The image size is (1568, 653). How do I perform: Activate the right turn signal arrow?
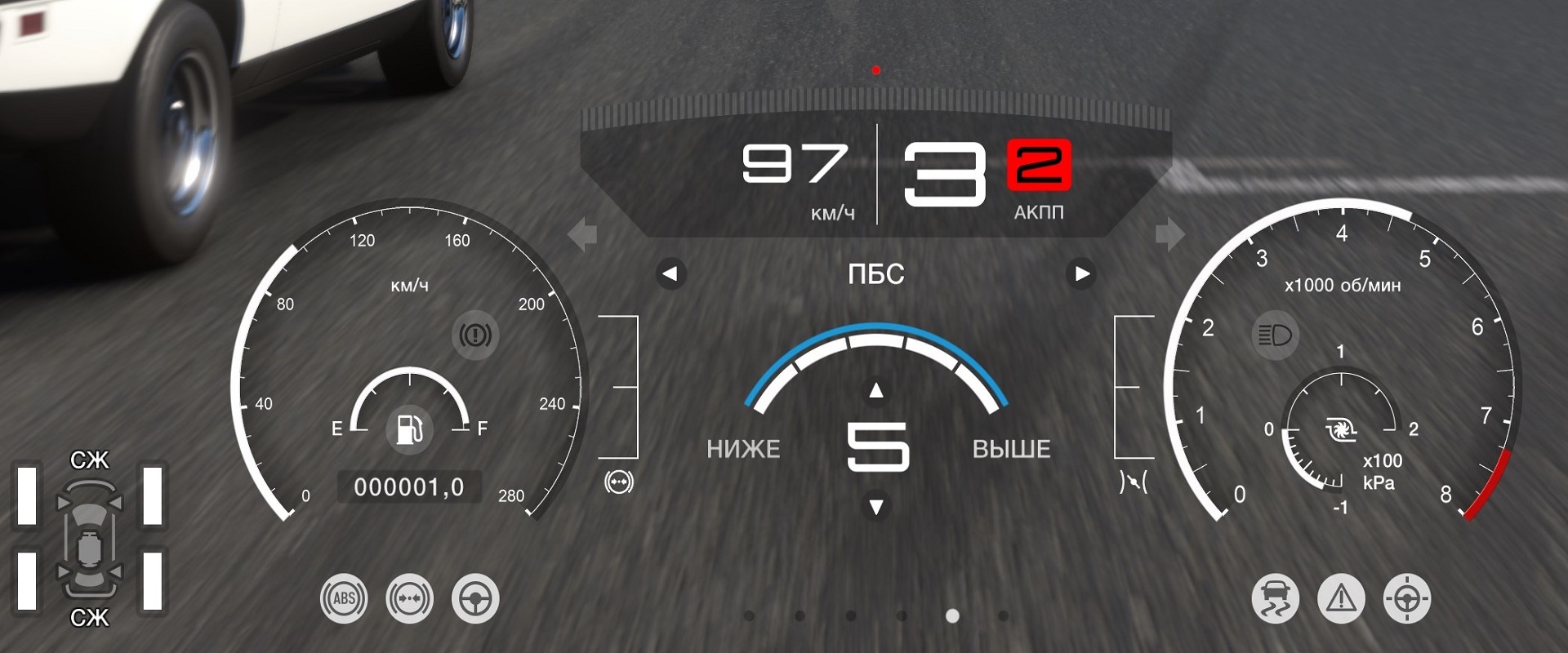pos(1169,235)
